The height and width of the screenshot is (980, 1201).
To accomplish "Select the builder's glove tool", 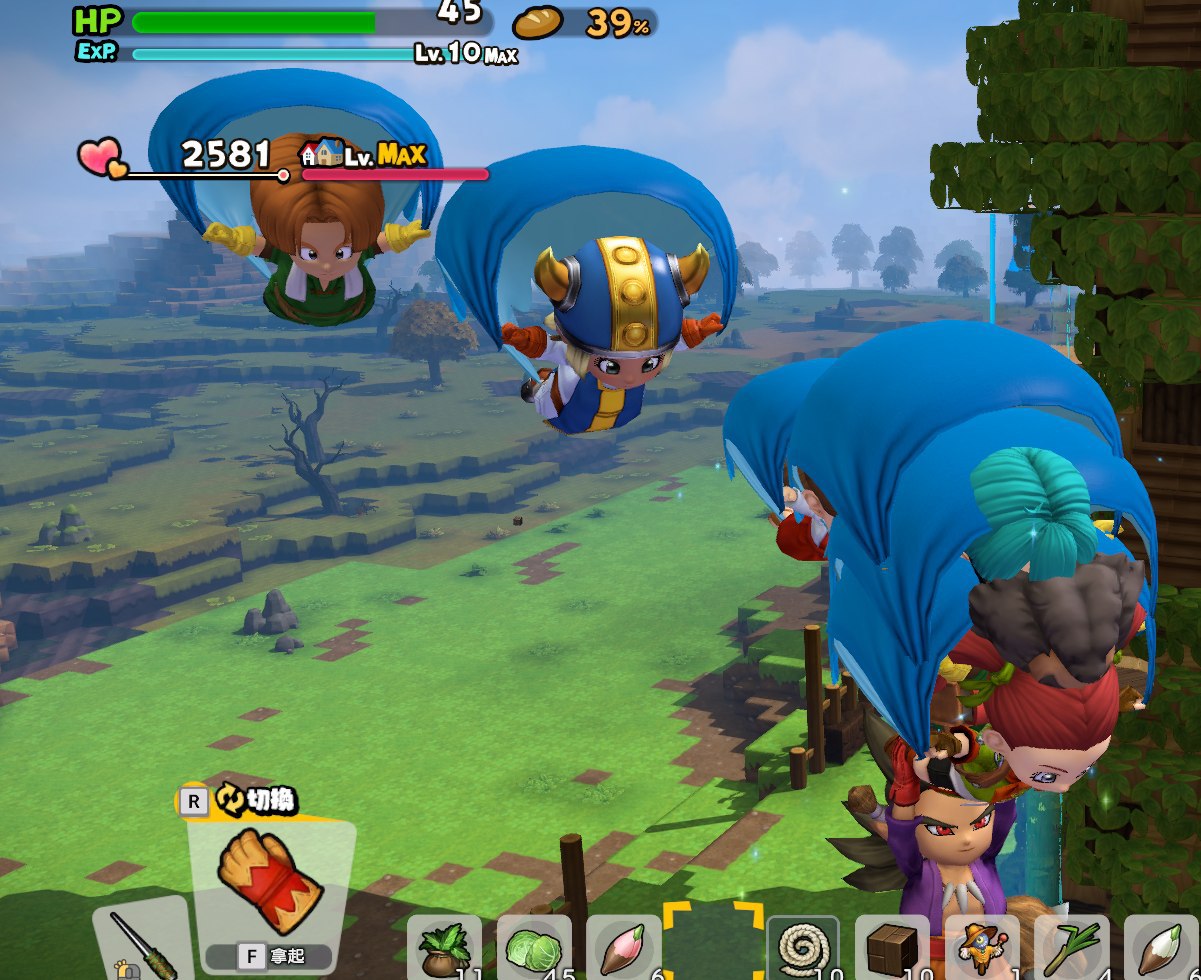I will click(270, 880).
